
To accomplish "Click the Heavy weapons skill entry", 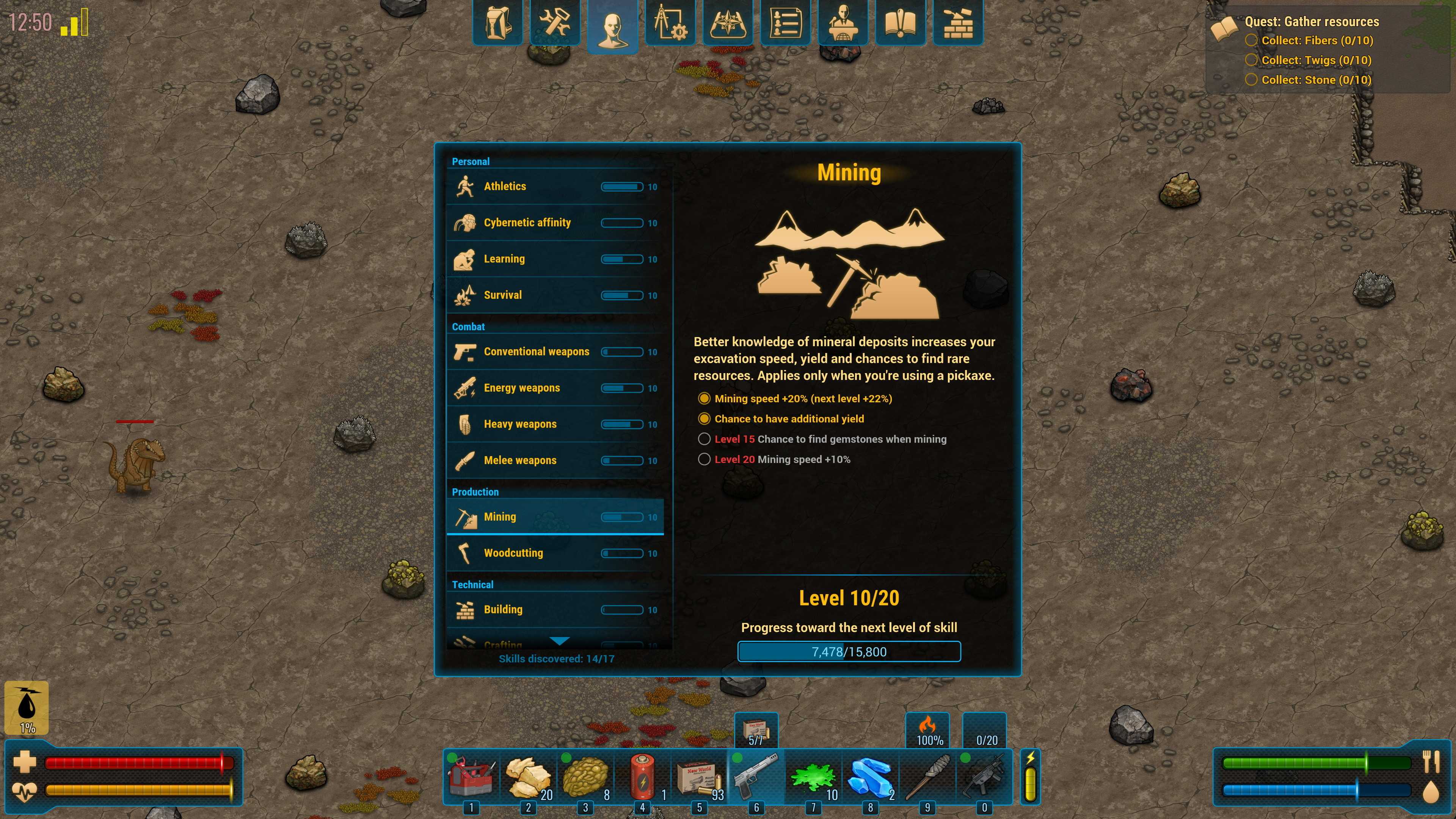I will point(555,424).
